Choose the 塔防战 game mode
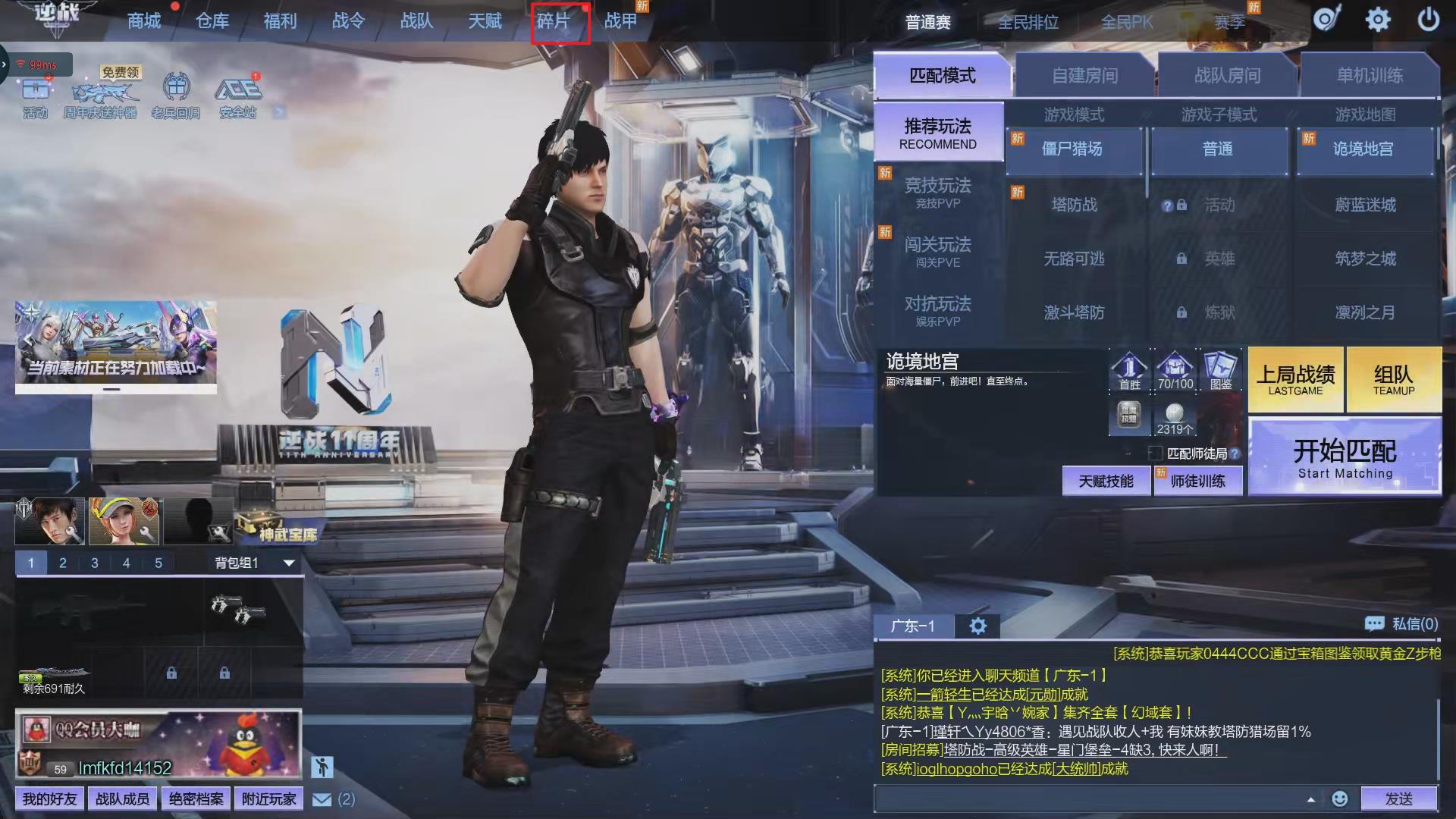 point(1074,205)
